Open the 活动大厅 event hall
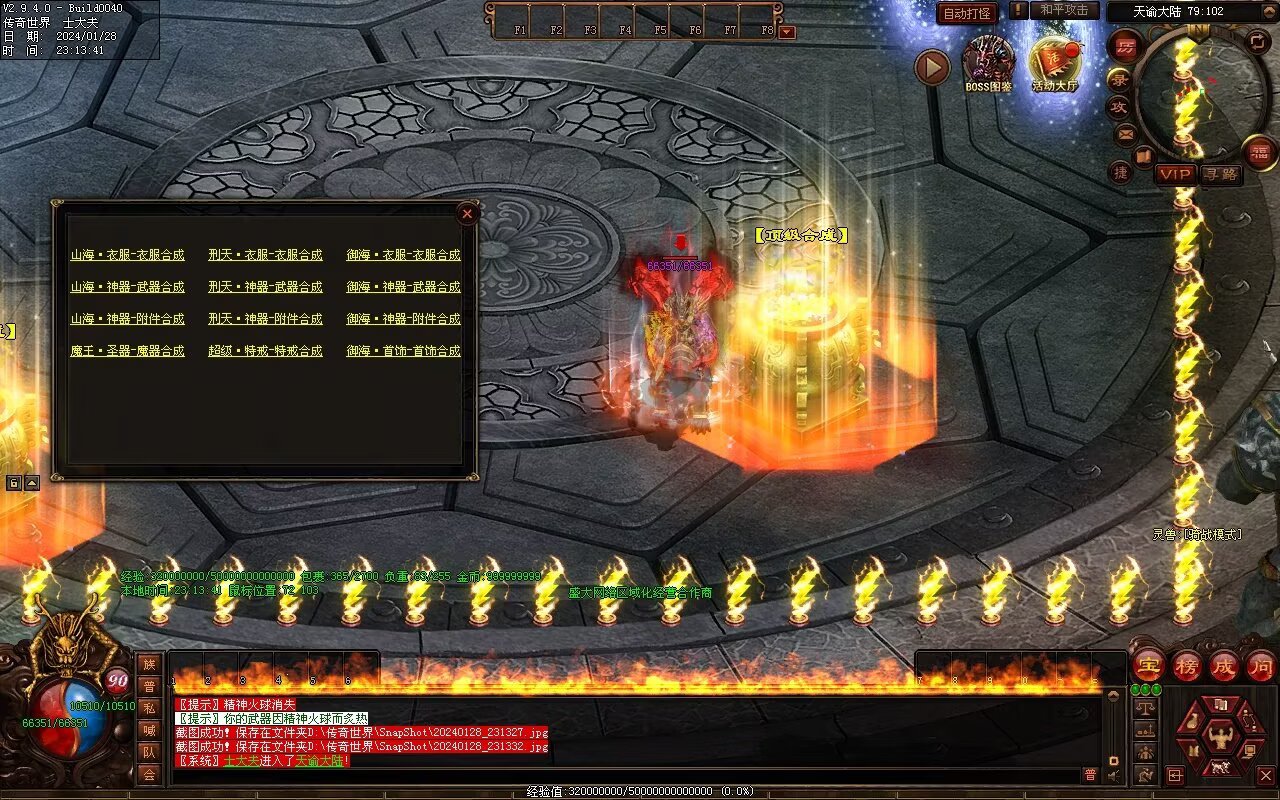1280x800 pixels. pyautogui.click(x=1055, y=62)
